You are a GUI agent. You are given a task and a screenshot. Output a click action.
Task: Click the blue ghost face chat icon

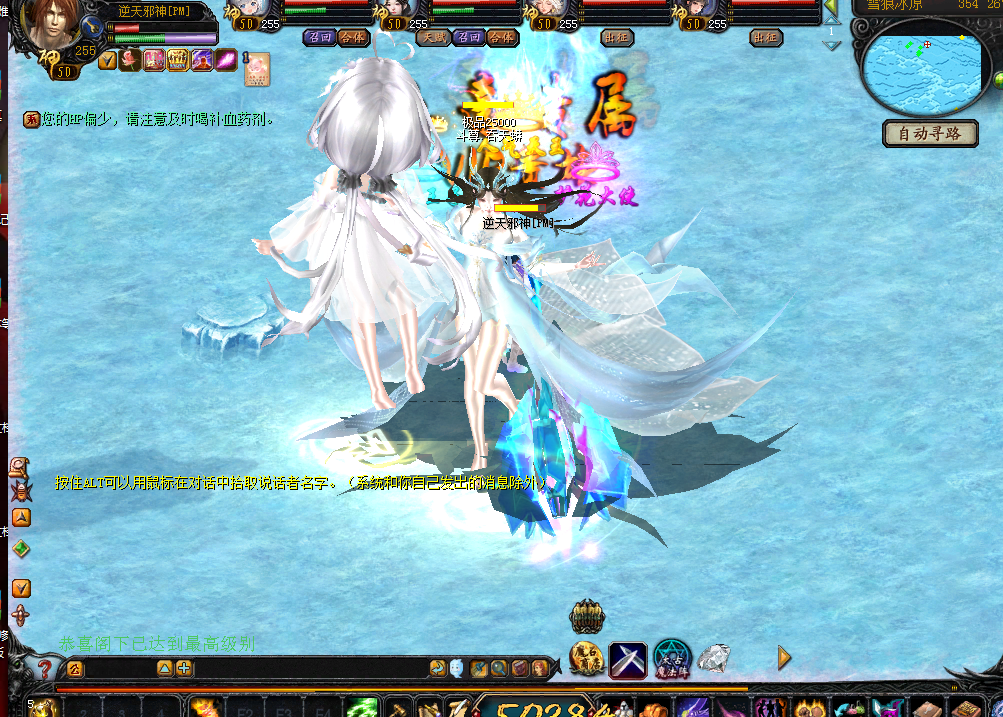pos(456,668)
